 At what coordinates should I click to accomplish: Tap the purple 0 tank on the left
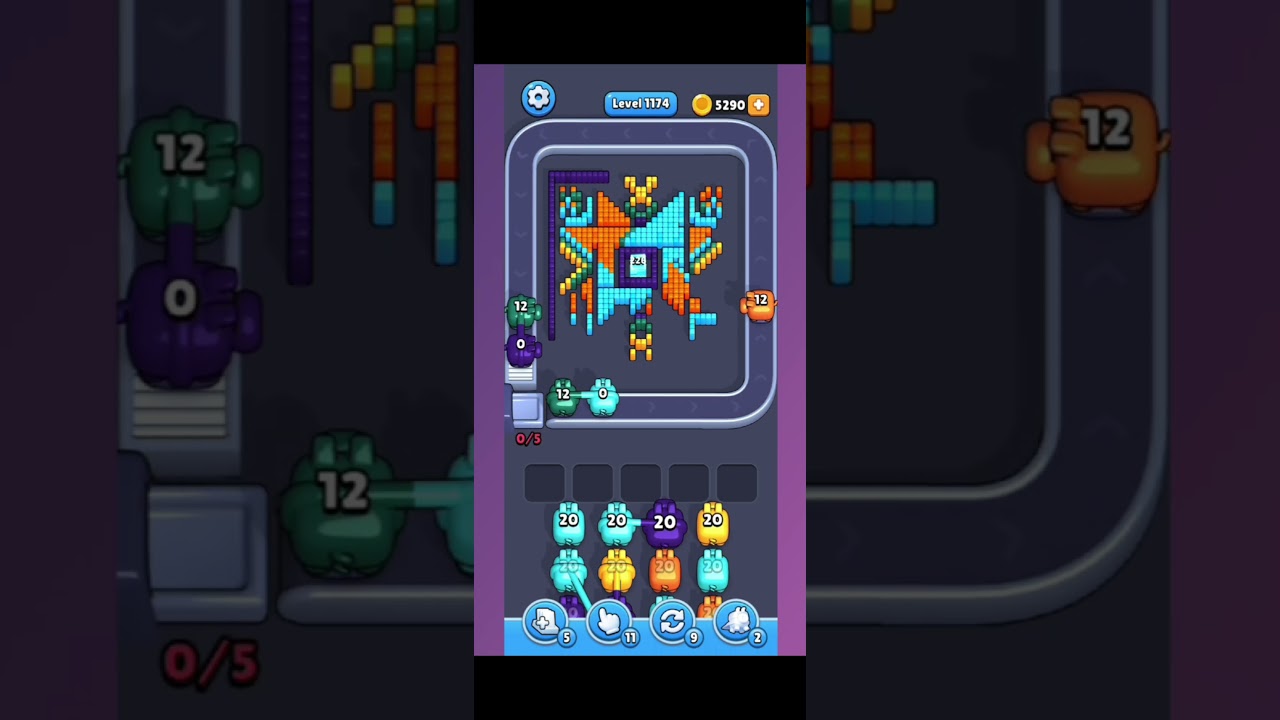521,345
